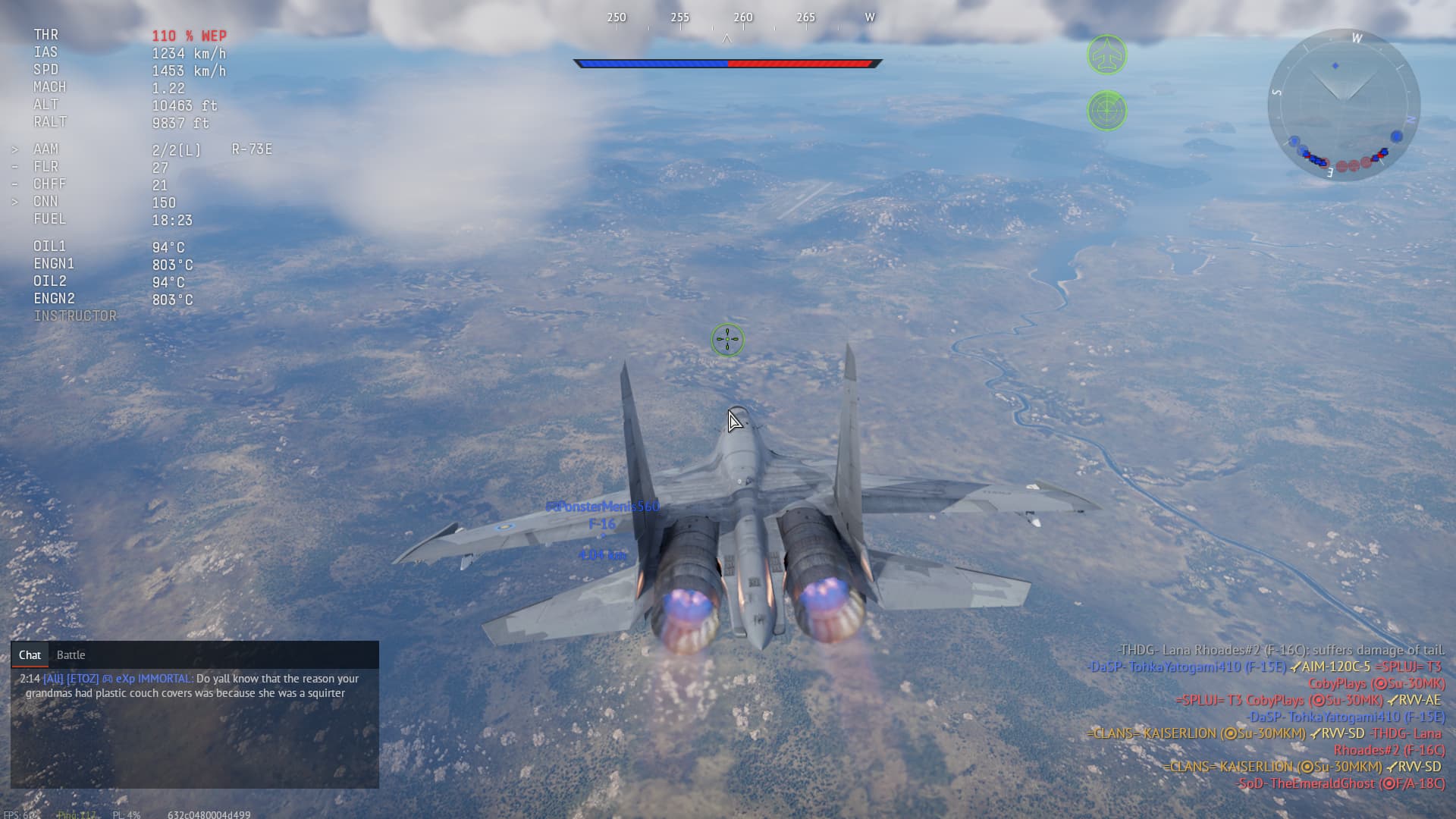Click the green aircraft icon
The height and width of the screenshot is (819, 1456).
click(x=1107, y=55)
